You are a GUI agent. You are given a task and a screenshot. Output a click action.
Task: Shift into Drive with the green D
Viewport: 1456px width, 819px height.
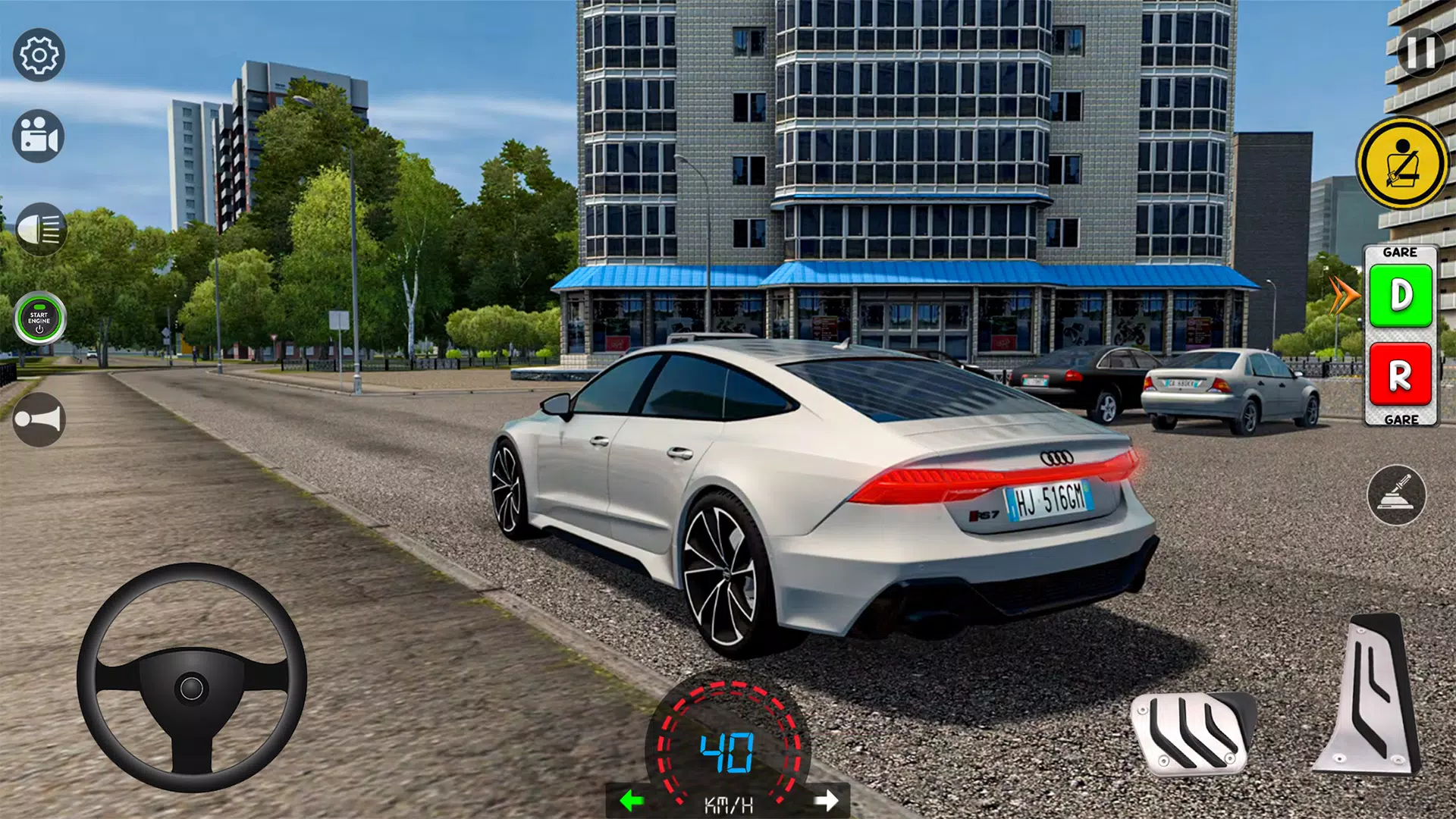[x=1401, y=296]
